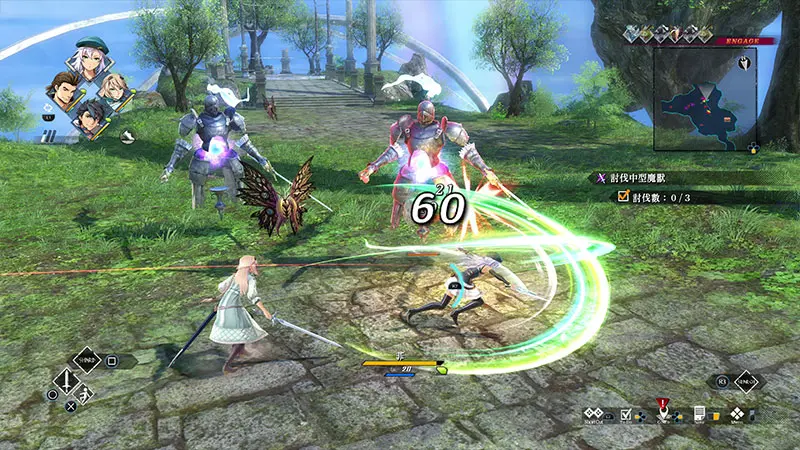800x450 pixels.
Task: Open the minimap
Action: 703,99
